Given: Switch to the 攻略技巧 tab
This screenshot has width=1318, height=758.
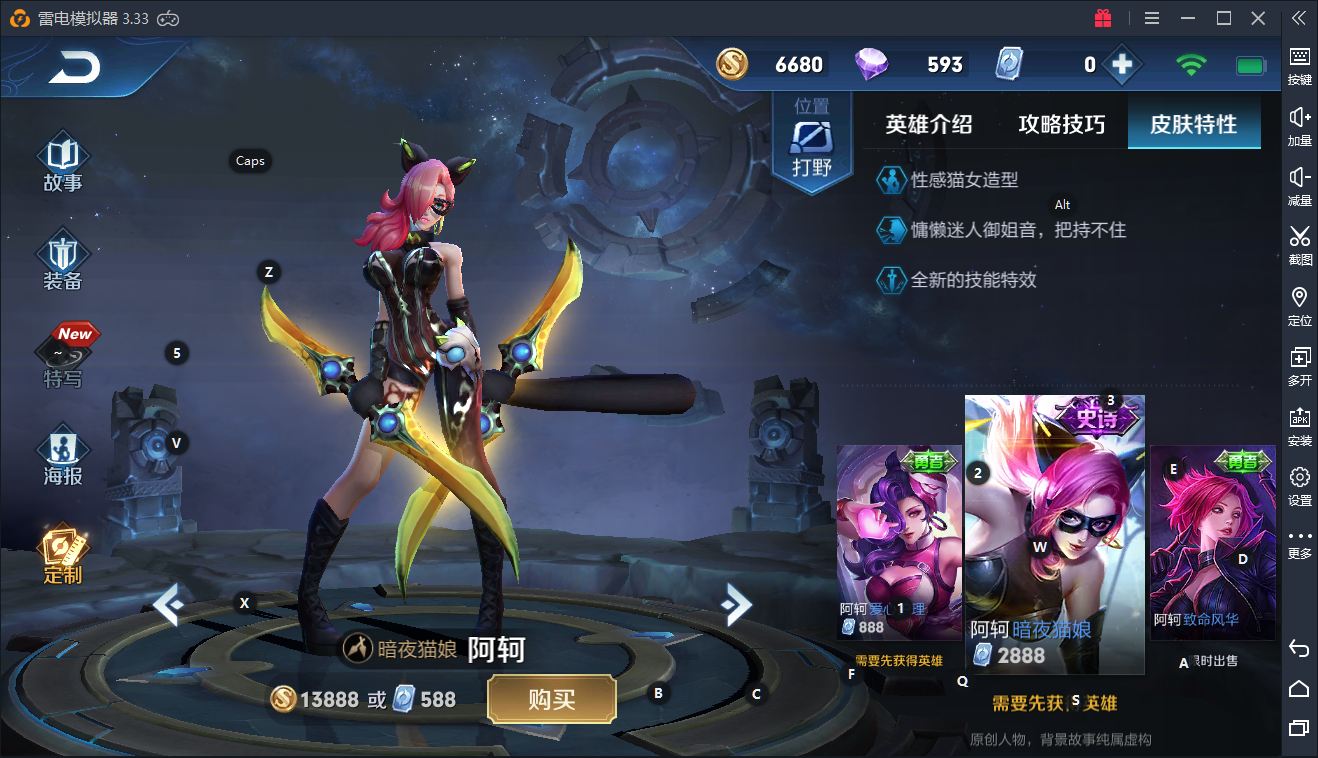Looking at the screenshot, I should click(1061, 125).
